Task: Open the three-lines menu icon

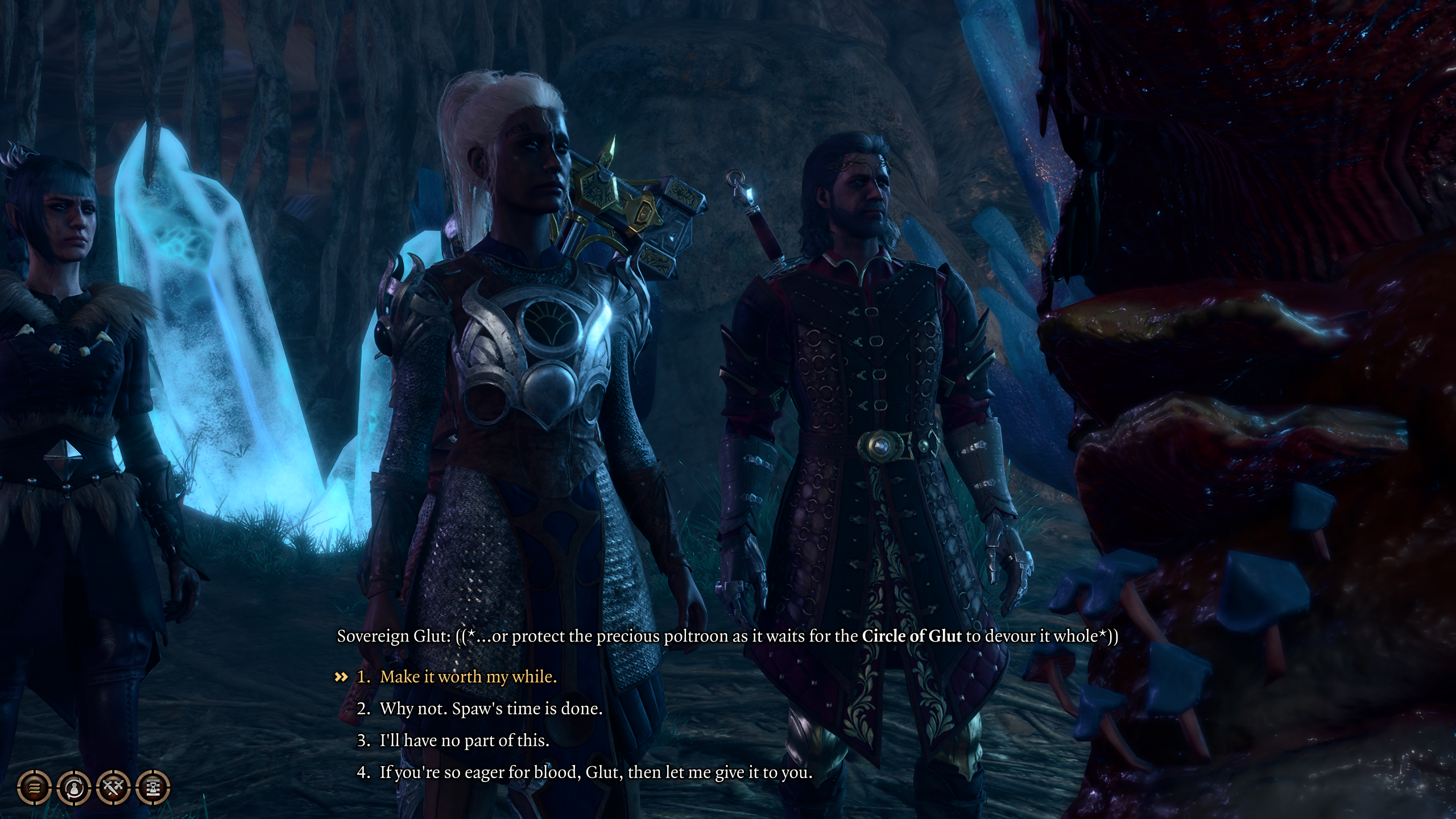Action: (x=35, y=788)
